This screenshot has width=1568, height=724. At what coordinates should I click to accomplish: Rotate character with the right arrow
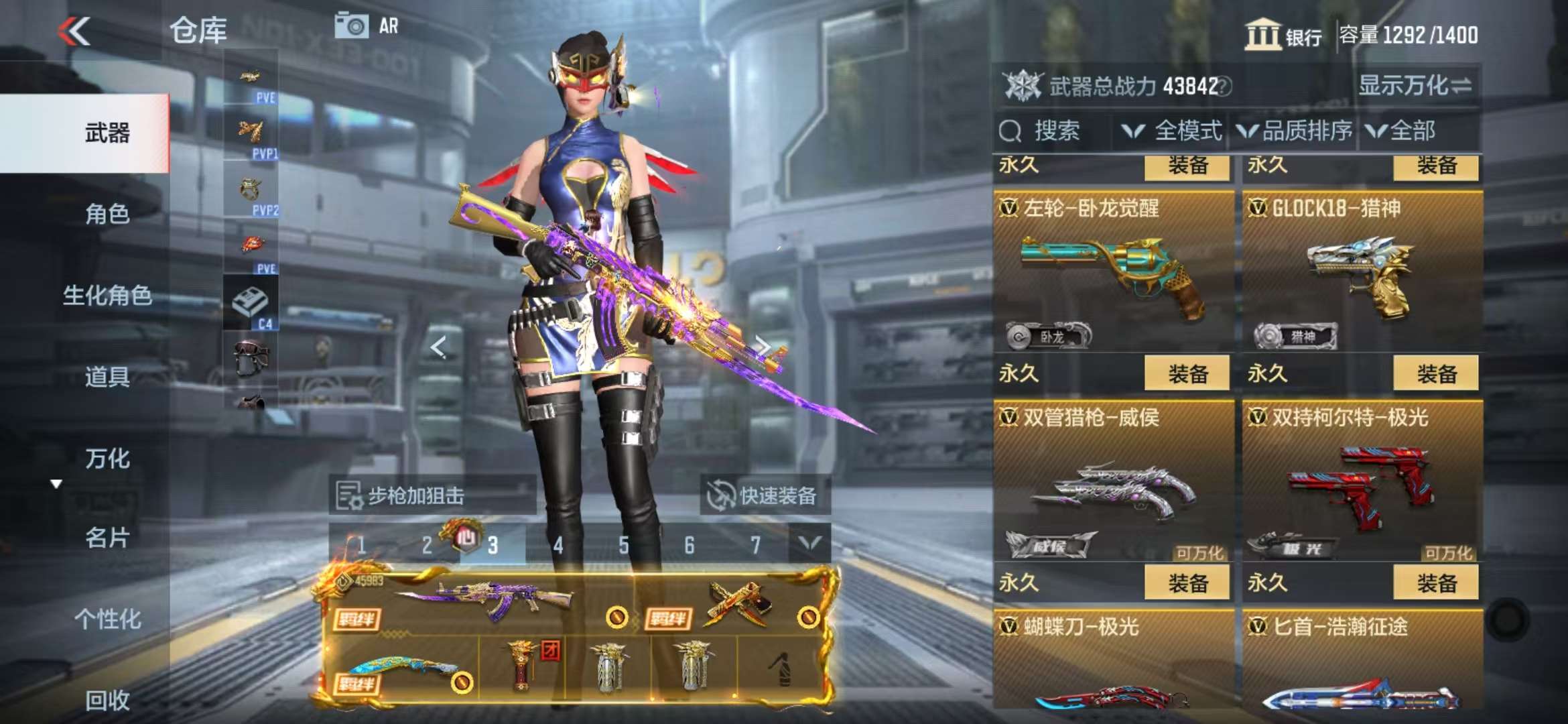click(762, 346)
